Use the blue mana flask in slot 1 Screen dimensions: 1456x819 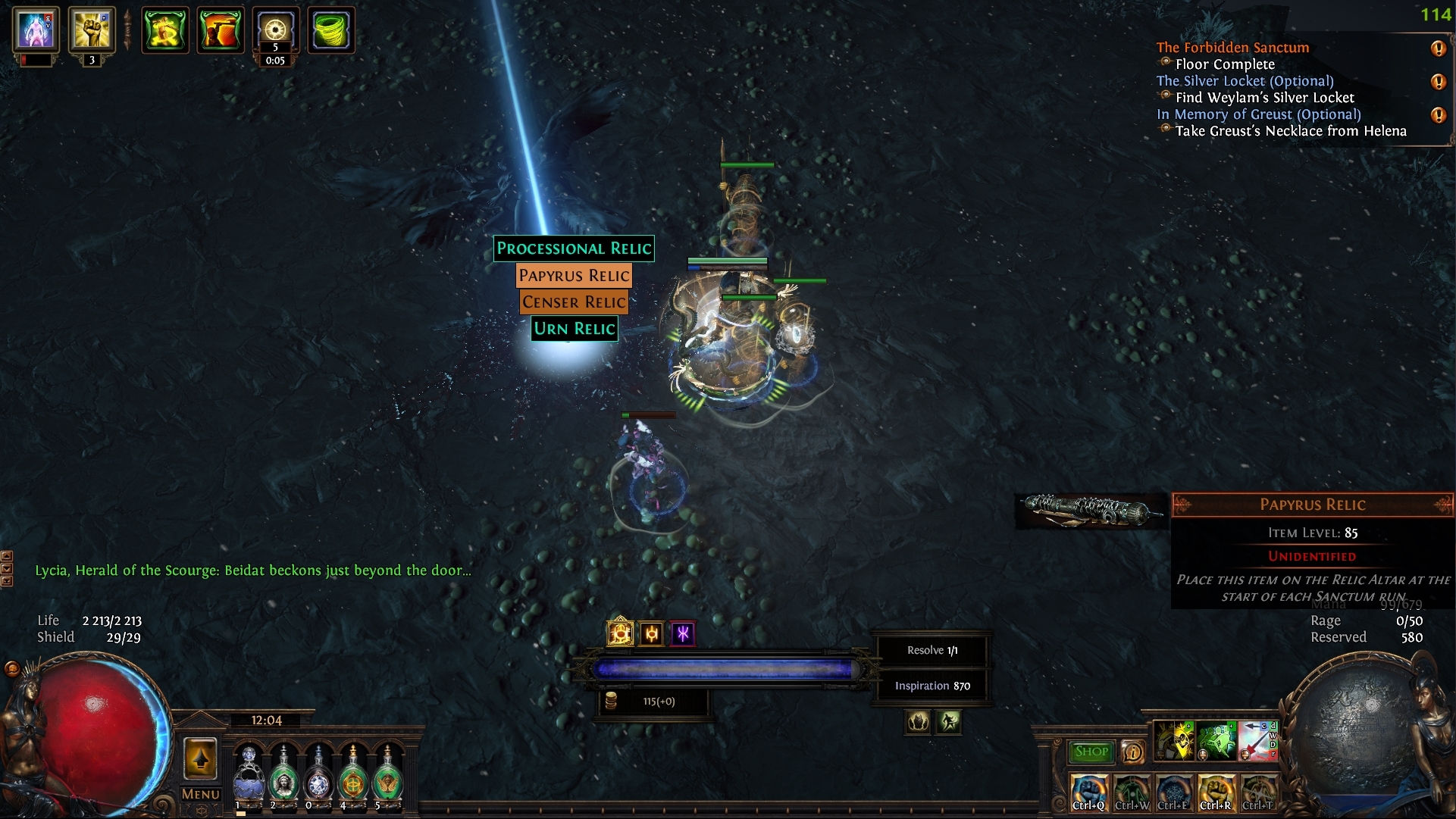[249, 775]
